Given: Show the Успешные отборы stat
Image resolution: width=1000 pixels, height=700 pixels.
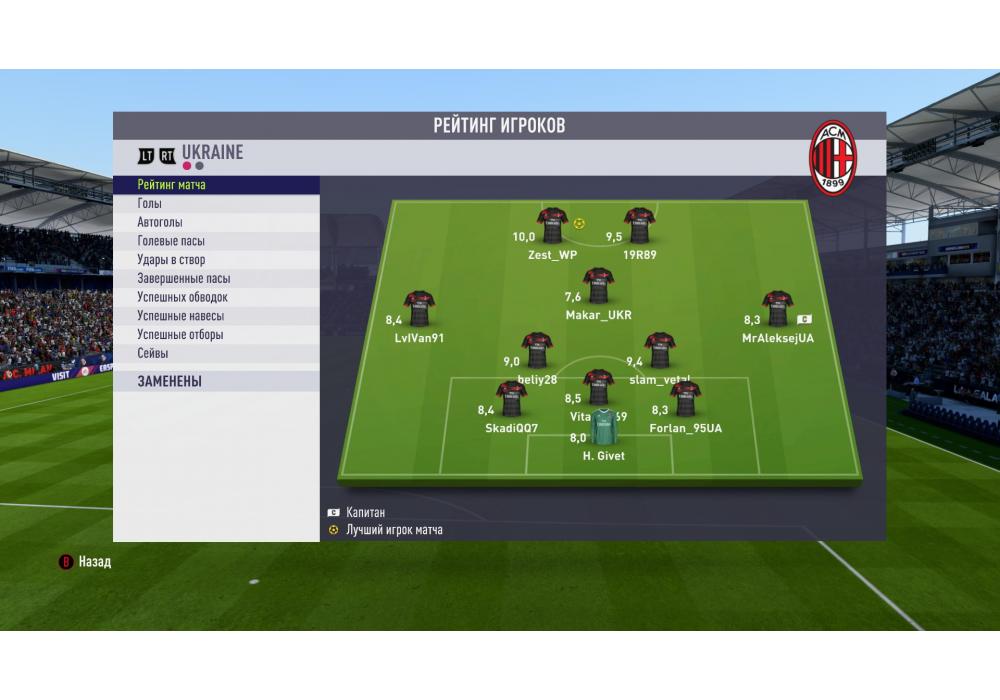Looking at the screenshot, I should [216, 335].
